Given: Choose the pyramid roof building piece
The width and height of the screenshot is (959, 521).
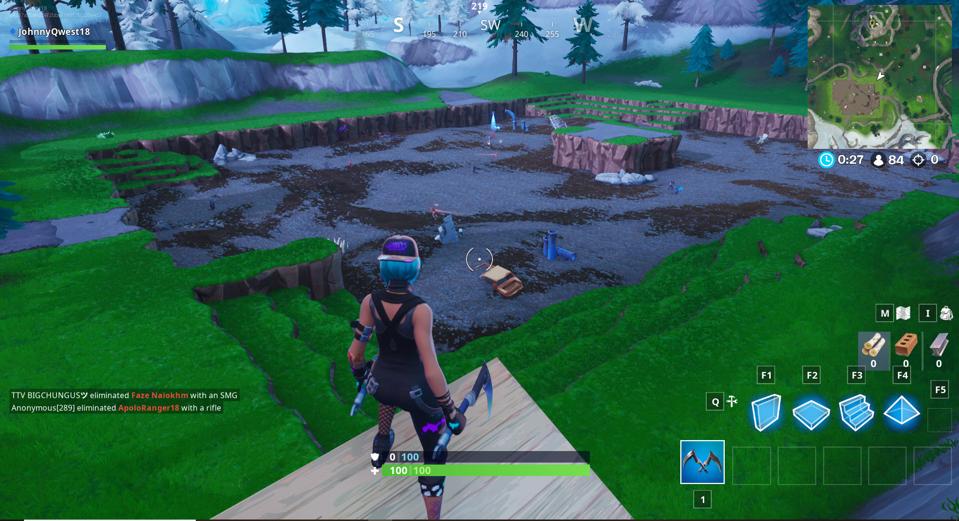Looking at the screenshot, I should (x=902, y=411).
